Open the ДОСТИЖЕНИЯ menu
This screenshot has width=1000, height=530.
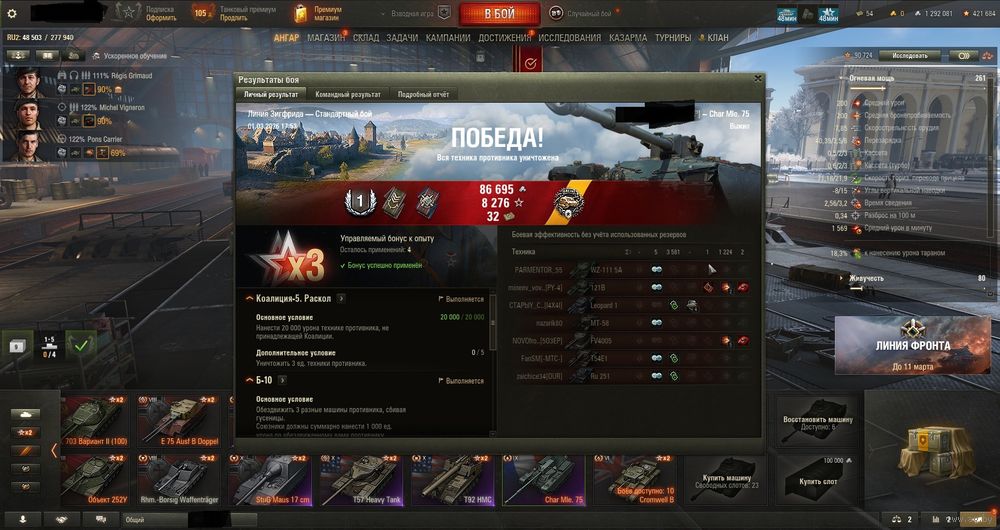click(x=505, y=38)
